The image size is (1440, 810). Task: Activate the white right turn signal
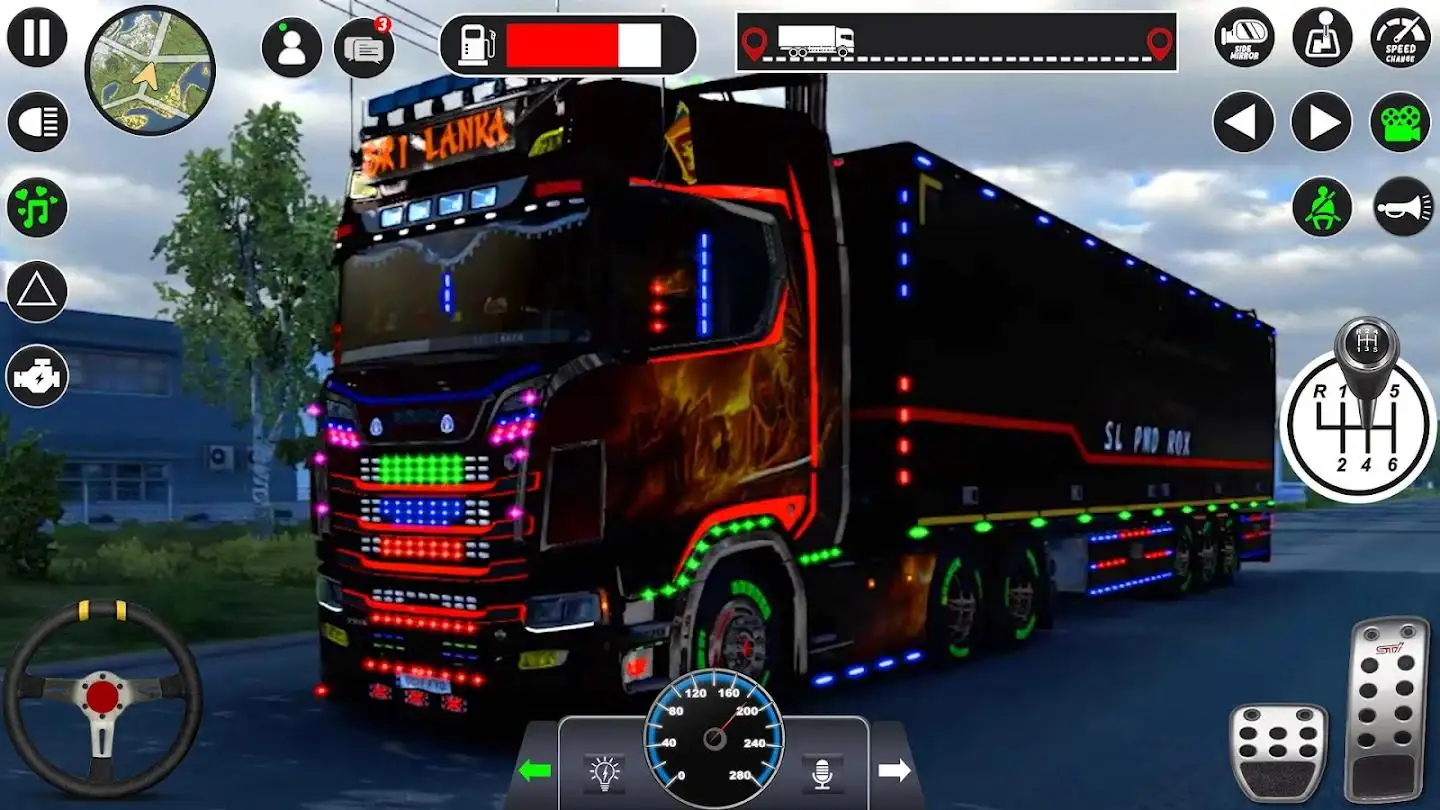click(x=894, y=770)
